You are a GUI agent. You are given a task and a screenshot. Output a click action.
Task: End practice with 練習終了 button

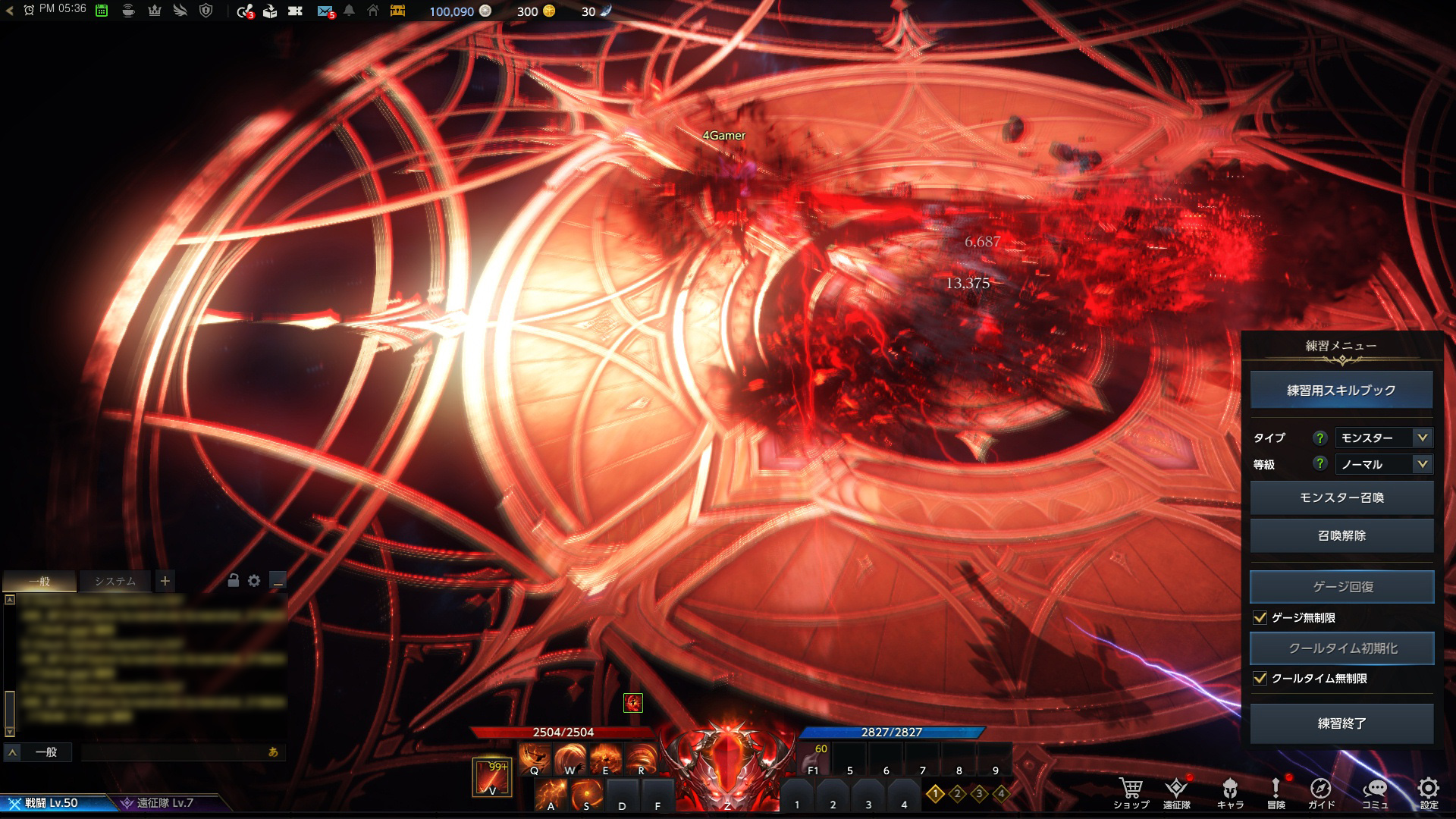pyautogui.click(x=1341, y=723)
